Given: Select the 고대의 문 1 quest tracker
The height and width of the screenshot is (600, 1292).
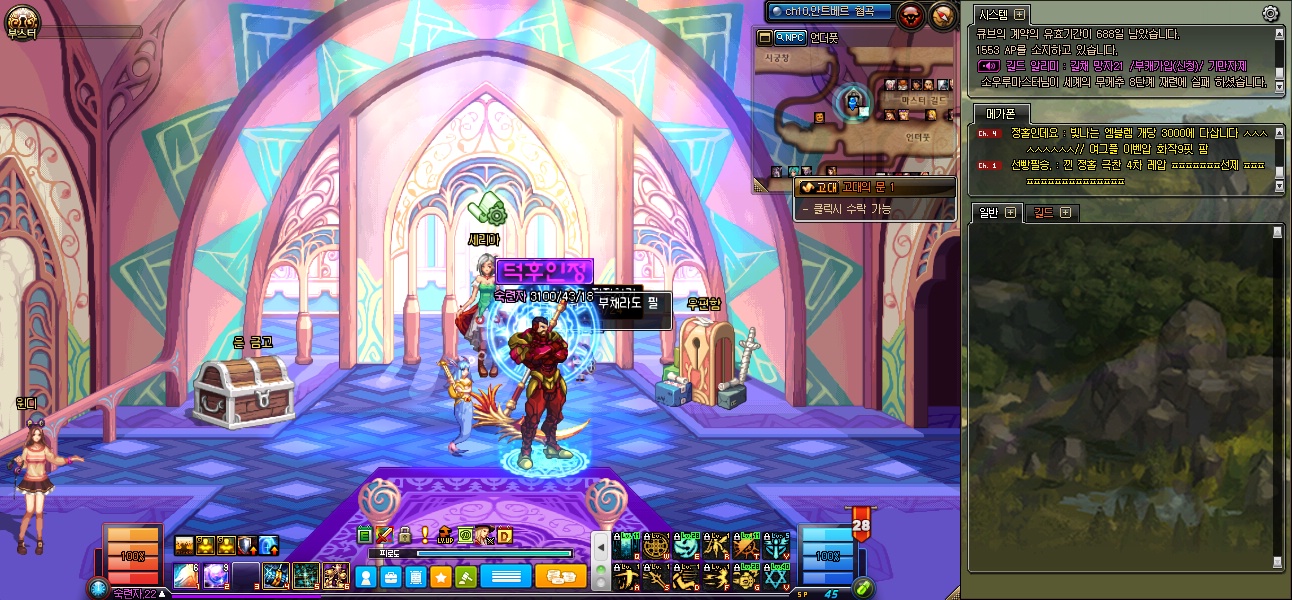Looking at the screenshot, I should pos(876,187).
